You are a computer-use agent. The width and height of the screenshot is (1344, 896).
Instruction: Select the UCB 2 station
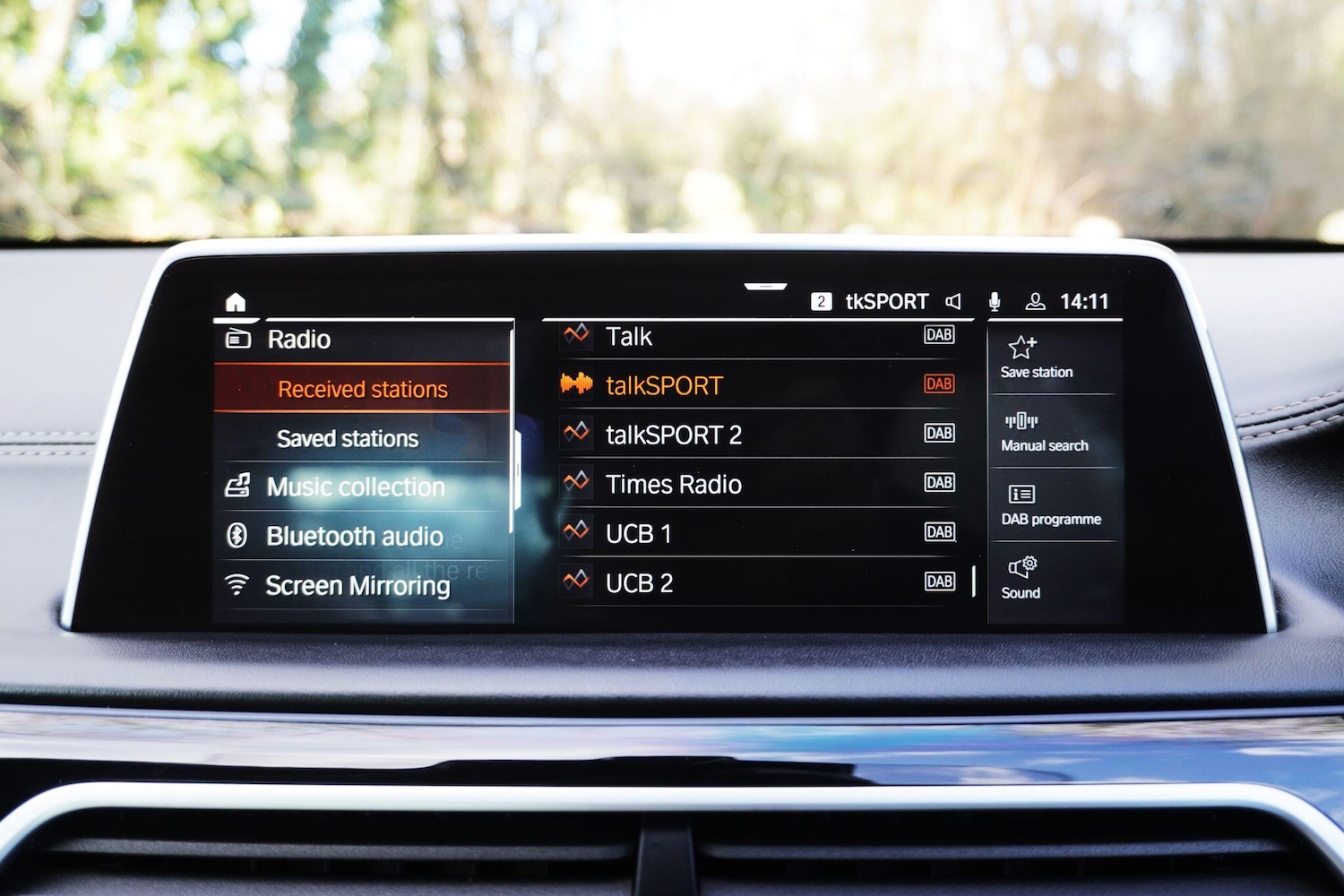click(x=640, y=582)
